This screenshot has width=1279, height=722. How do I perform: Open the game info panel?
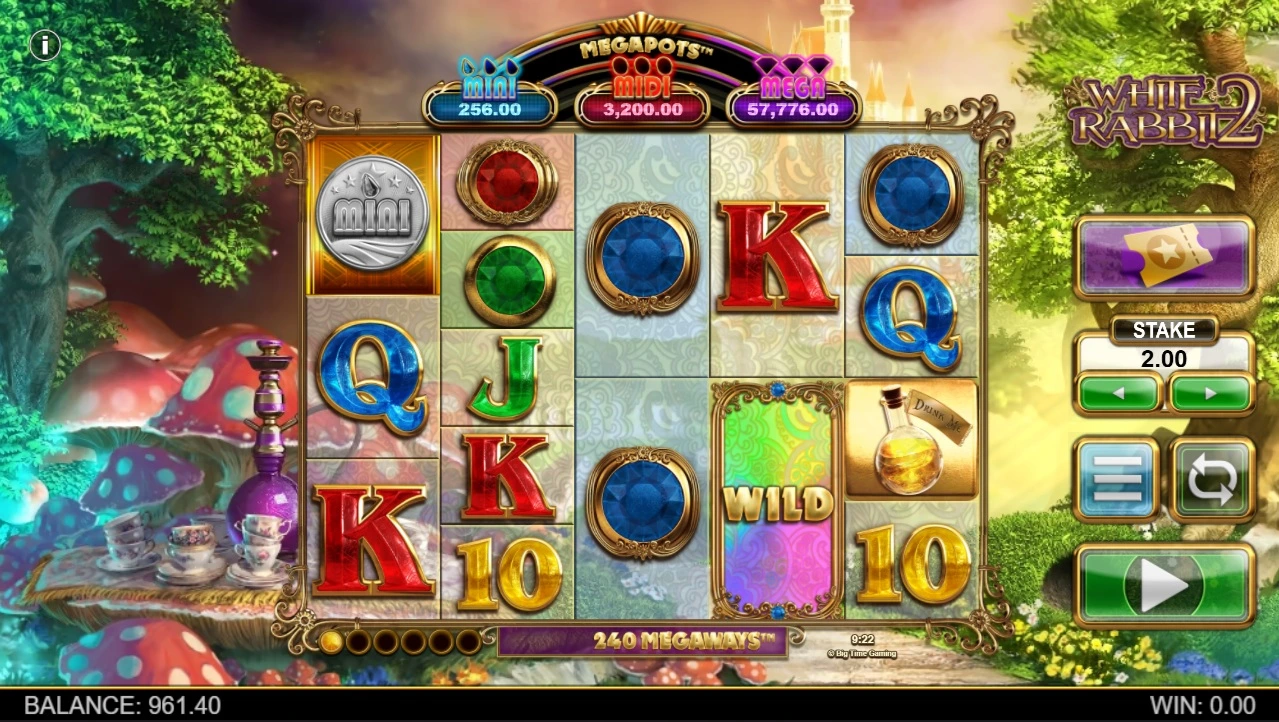pyautogui.click(x=45, y=45)
